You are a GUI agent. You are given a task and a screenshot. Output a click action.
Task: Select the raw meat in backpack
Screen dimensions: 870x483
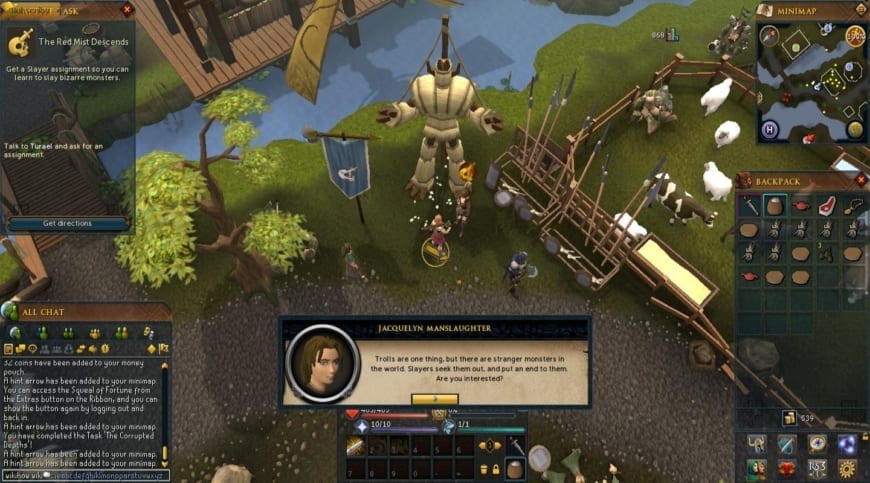pyautogui.click(x=826, y=206)
